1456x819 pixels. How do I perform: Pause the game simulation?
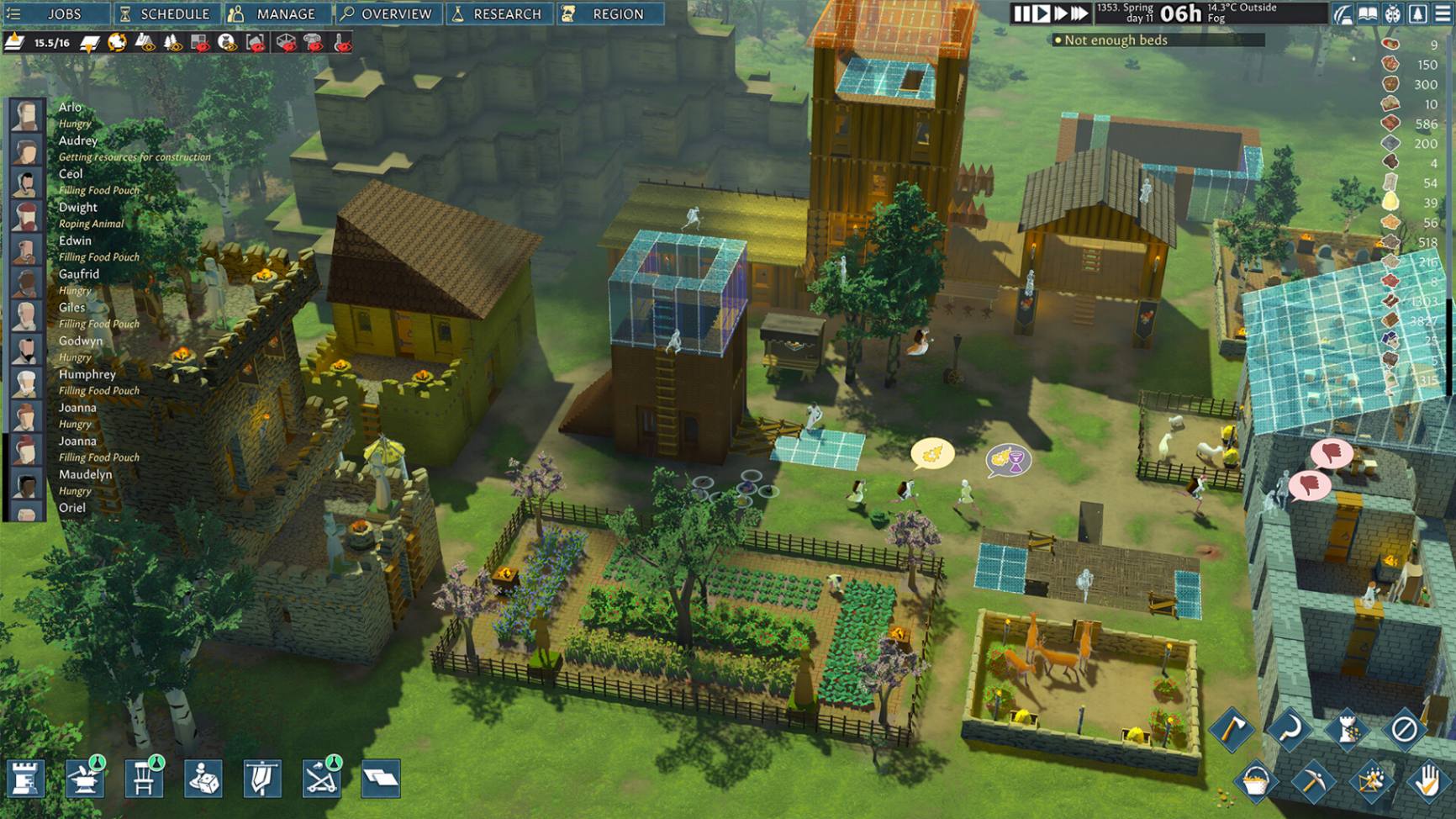(1020, 13)
